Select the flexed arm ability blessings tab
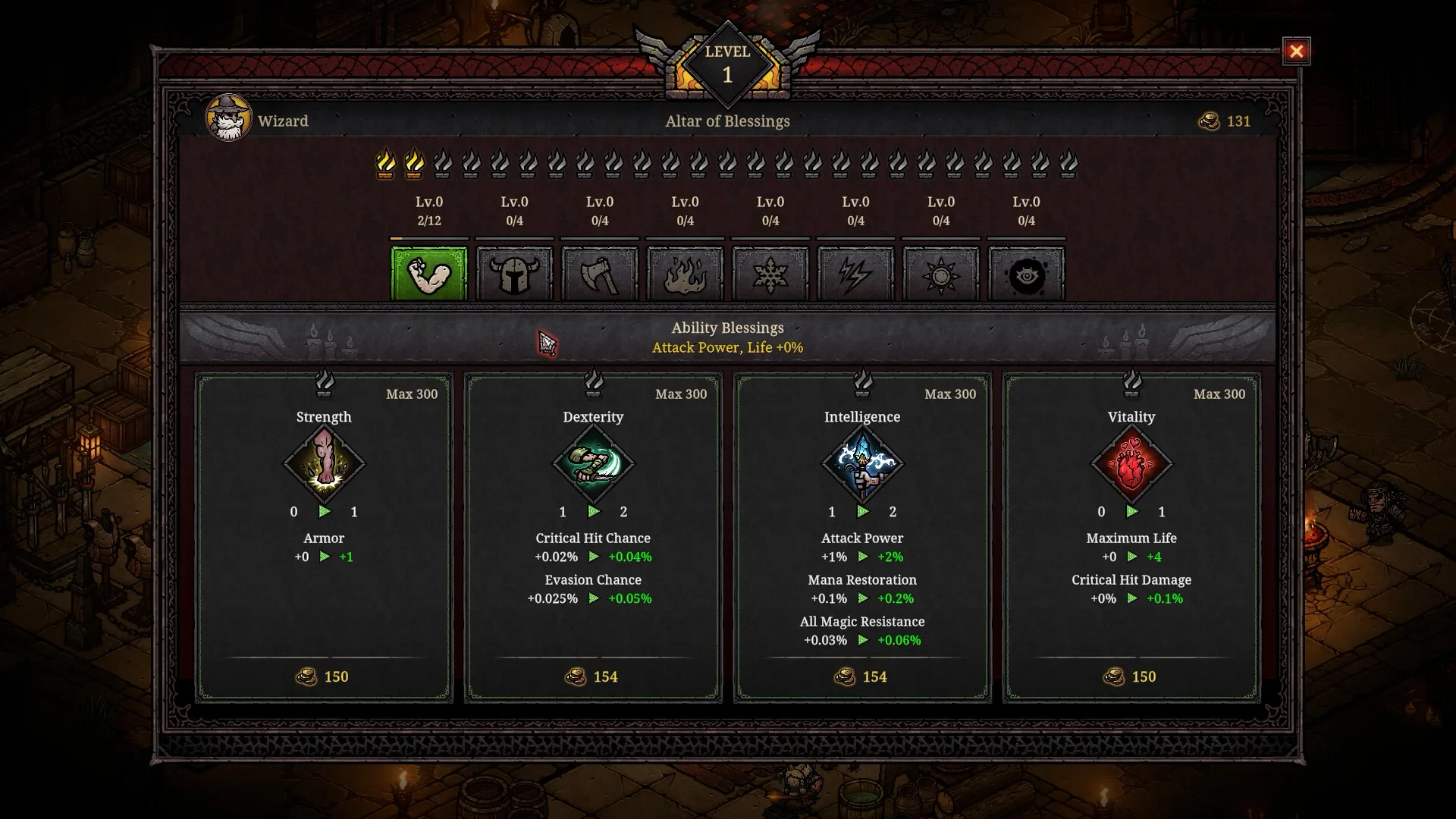Image resolution: width=1456 pixels, height=819 pixels. click(x=429, y=275)
